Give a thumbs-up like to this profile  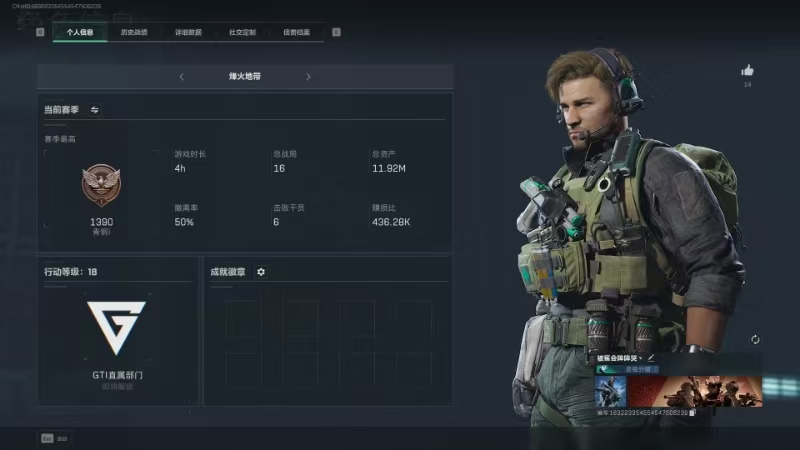[747, 71]
